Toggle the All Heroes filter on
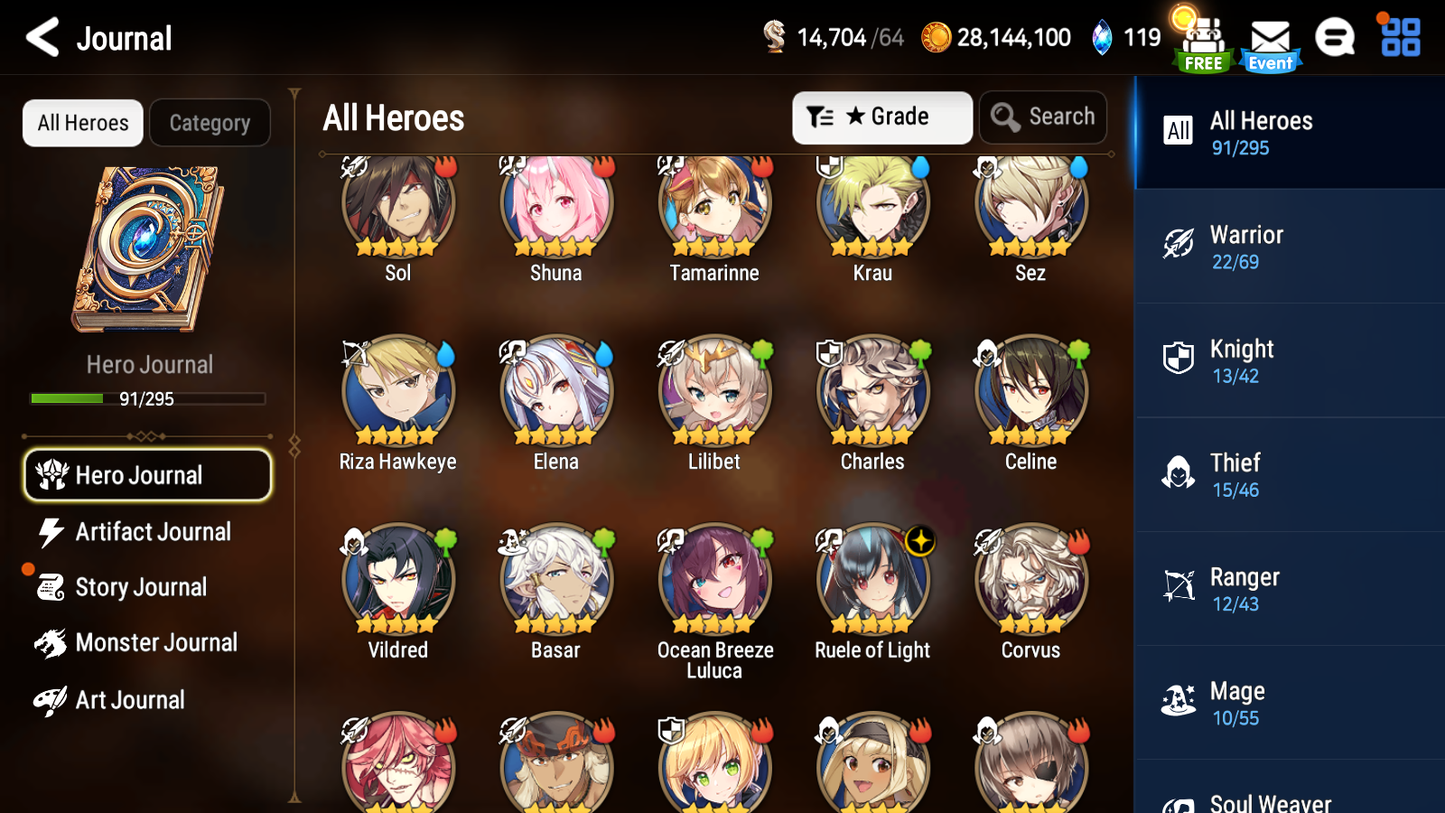1445x813 pixels. pos(82,122)
